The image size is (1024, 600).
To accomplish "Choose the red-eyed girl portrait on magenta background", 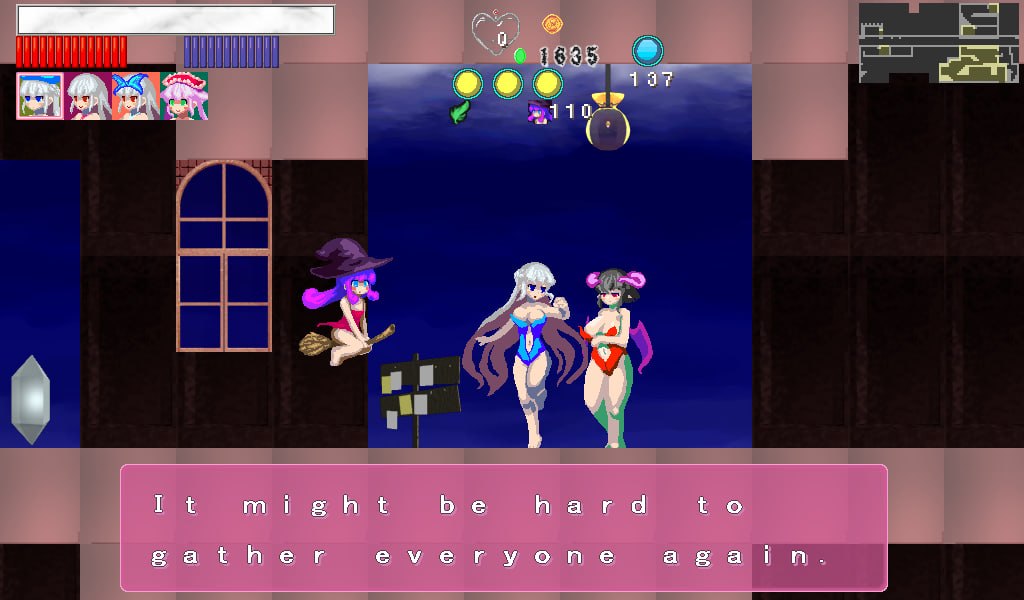I will (x=88, y=96).
